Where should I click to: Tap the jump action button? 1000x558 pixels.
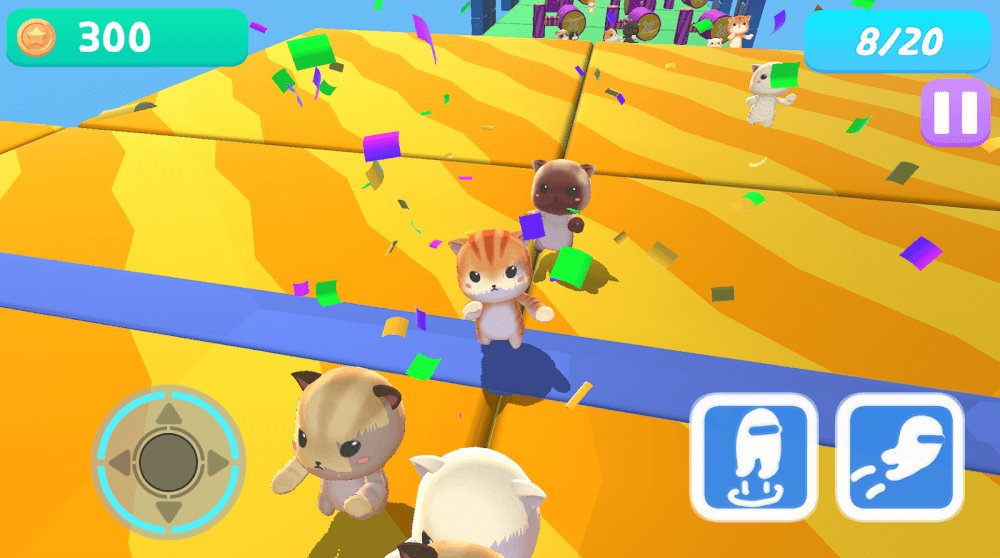pos(753,457)
